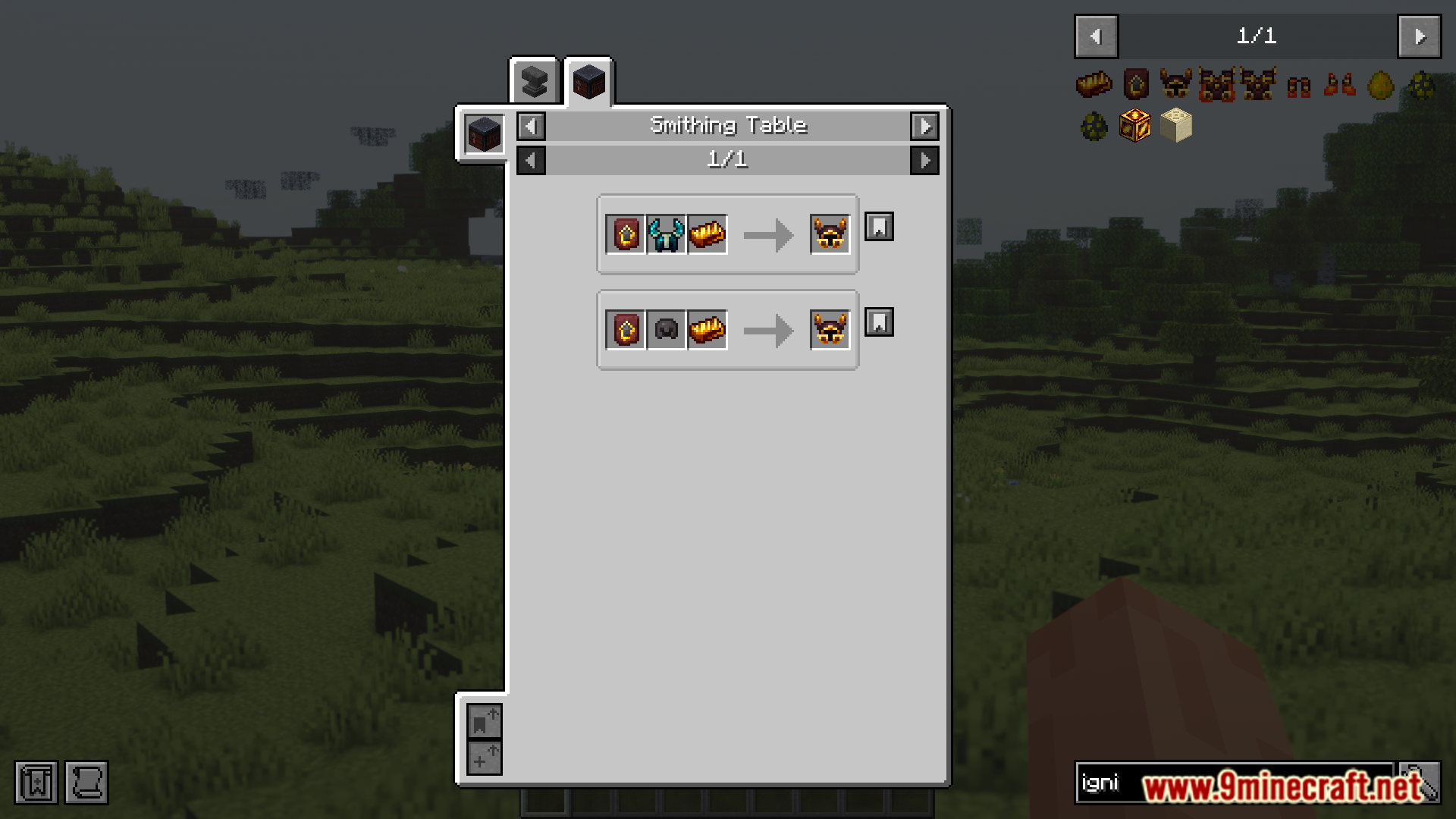The height and width of the screenshot is (819, 1456).
Task: Pick the boots in the item list
Action: tap(1340, 84)
